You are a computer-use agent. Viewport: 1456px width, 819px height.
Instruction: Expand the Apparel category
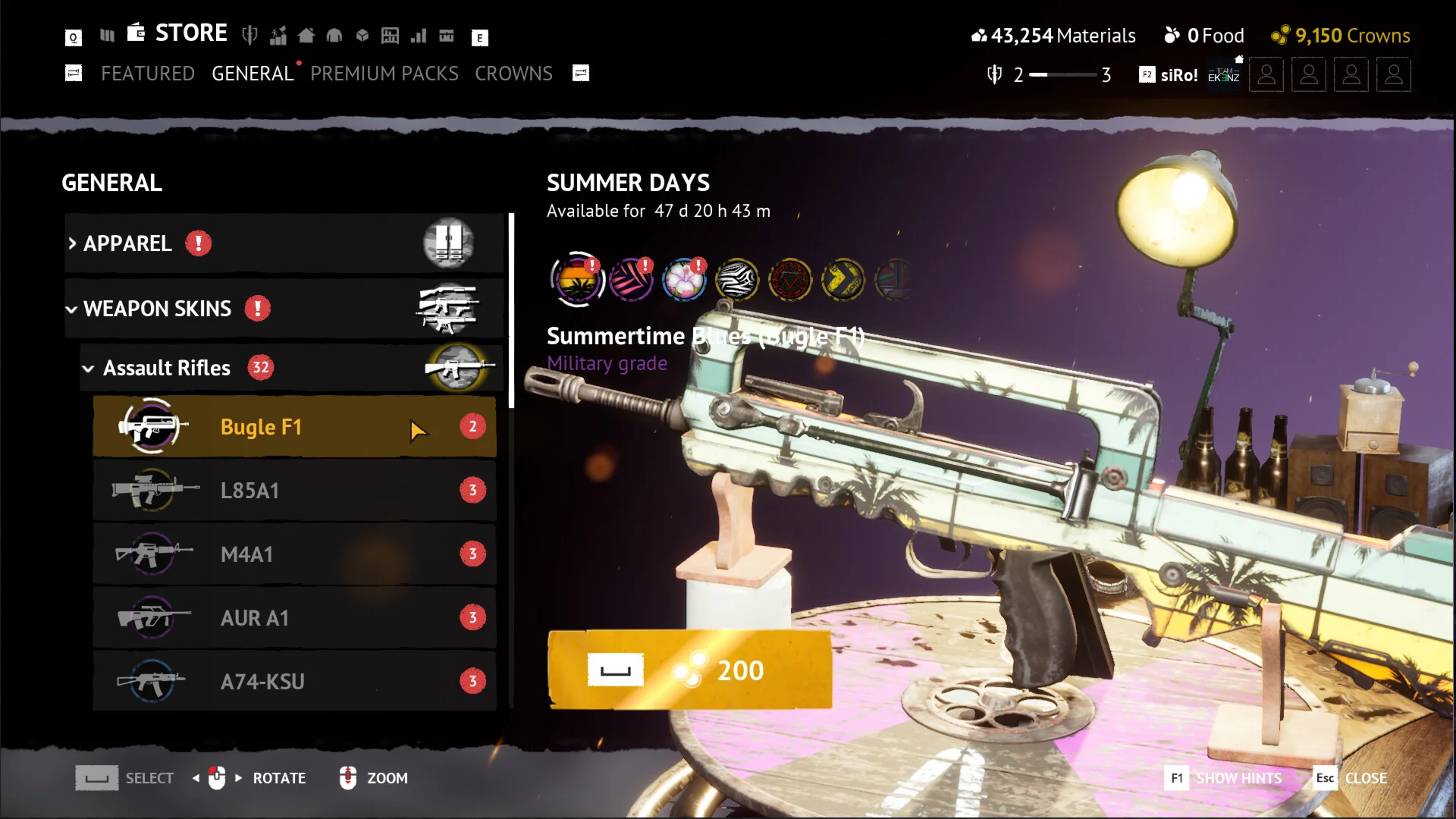pyautogui.click(x=127, y=243)
